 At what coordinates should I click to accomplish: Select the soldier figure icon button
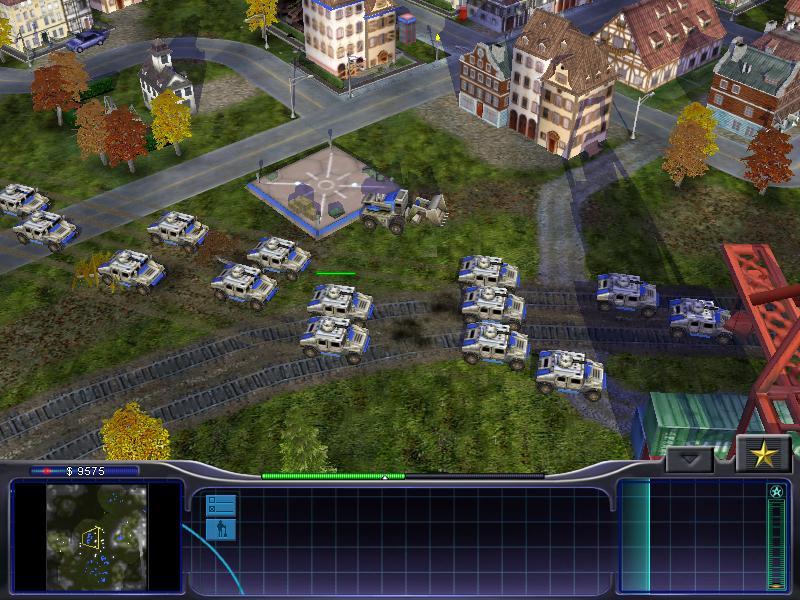(x=221, y=528)
